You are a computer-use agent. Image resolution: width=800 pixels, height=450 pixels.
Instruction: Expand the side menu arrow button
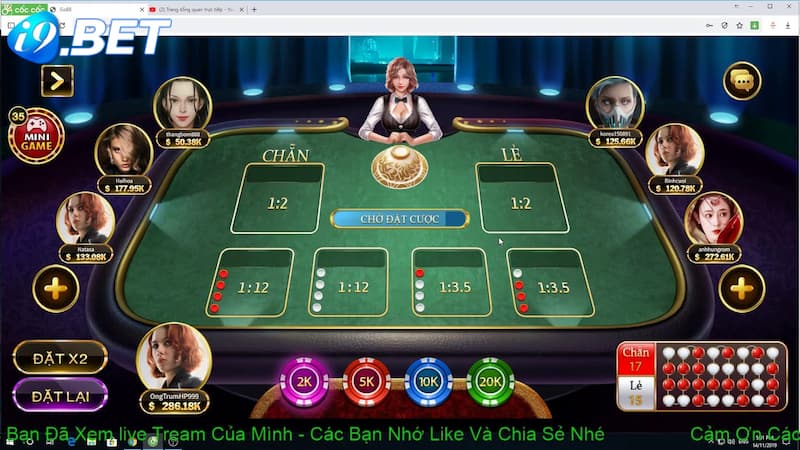pyautogui.click(x=57, y=80)
